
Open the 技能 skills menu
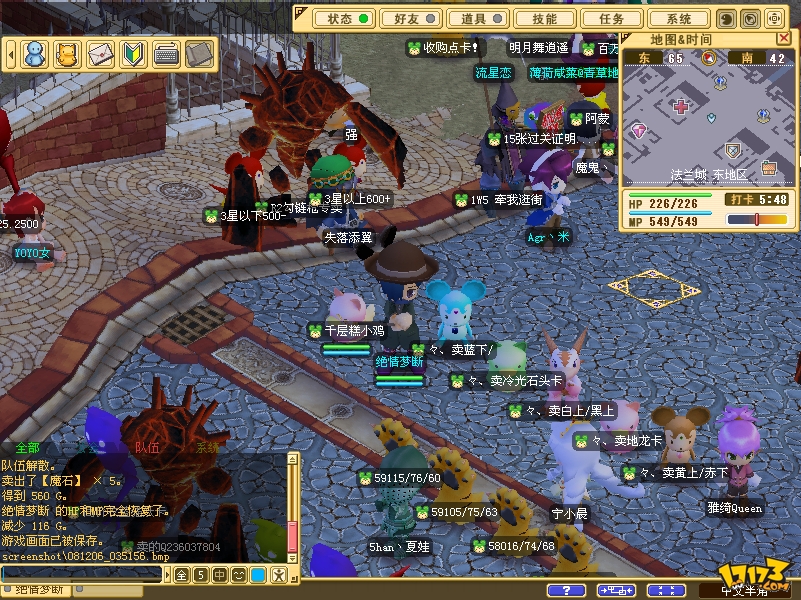(x=545, y=18)
